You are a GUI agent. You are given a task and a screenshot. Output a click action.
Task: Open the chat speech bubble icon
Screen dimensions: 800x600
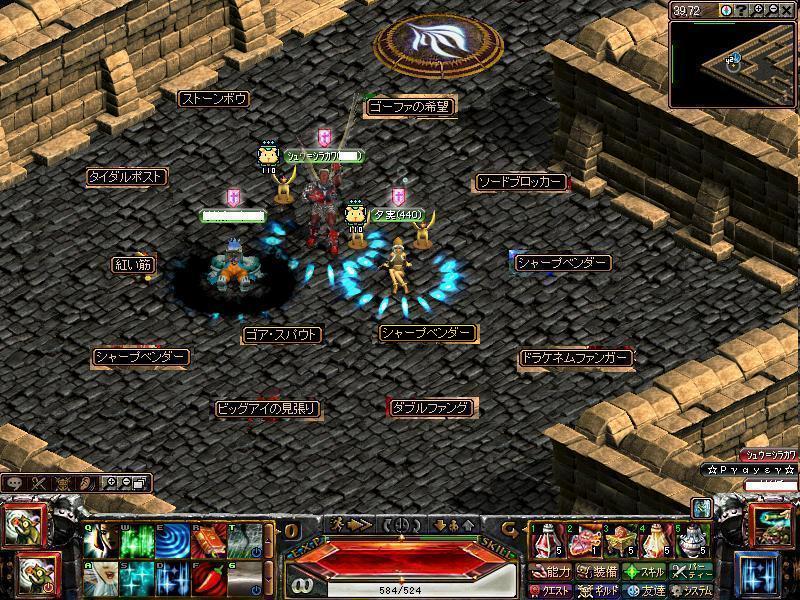pyautogui.click(x=14, y=483)
